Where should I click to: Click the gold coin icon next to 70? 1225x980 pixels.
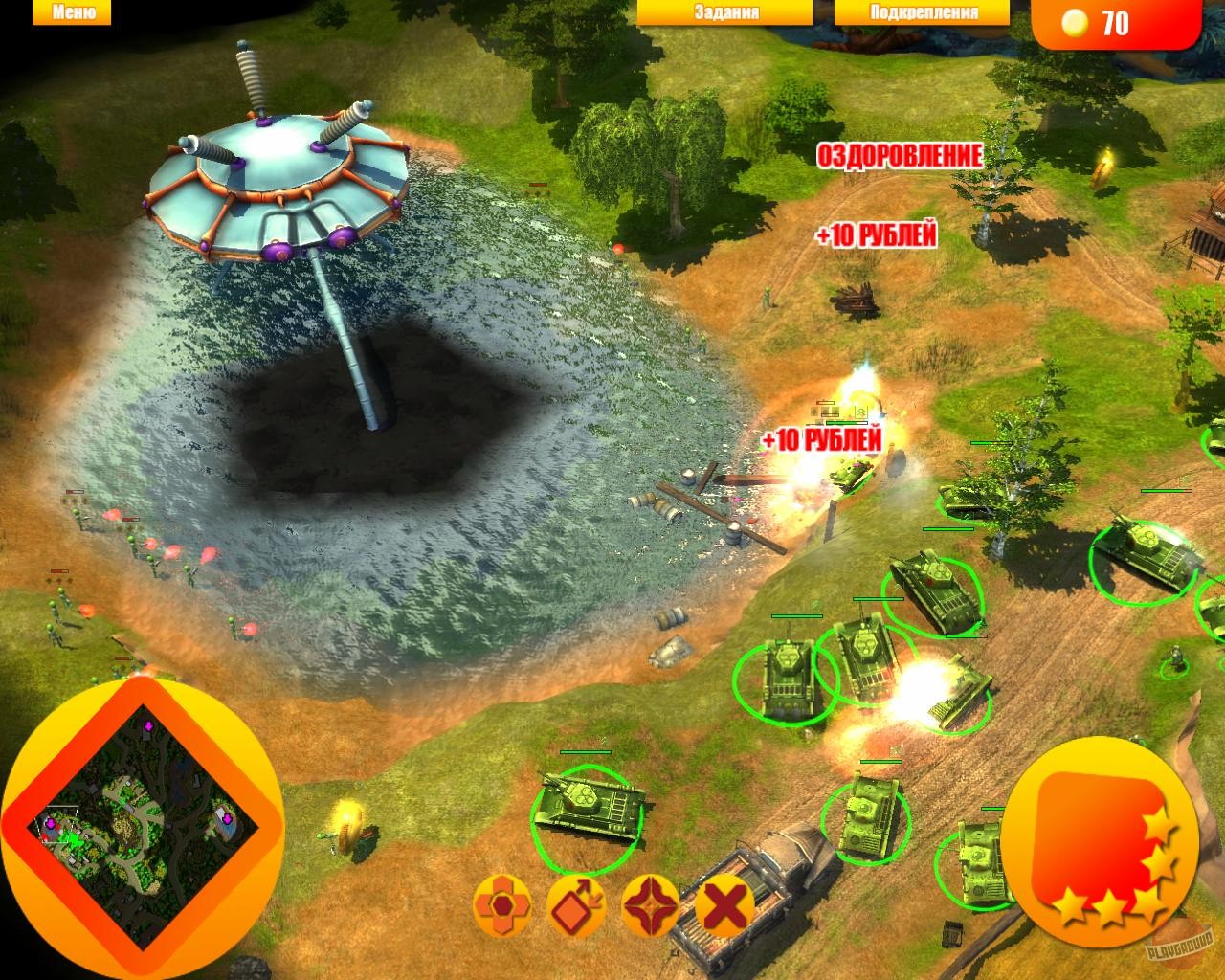(x=1074, y=21)
